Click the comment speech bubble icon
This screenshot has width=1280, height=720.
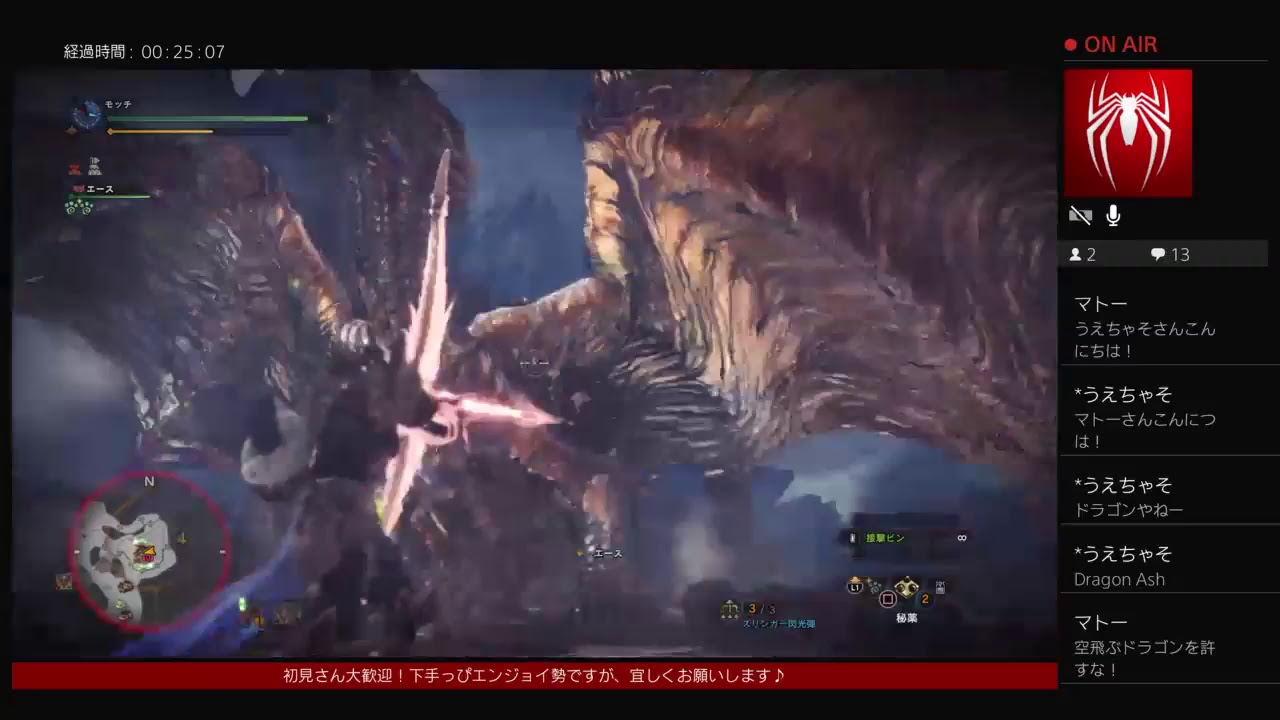[1157, 255]
